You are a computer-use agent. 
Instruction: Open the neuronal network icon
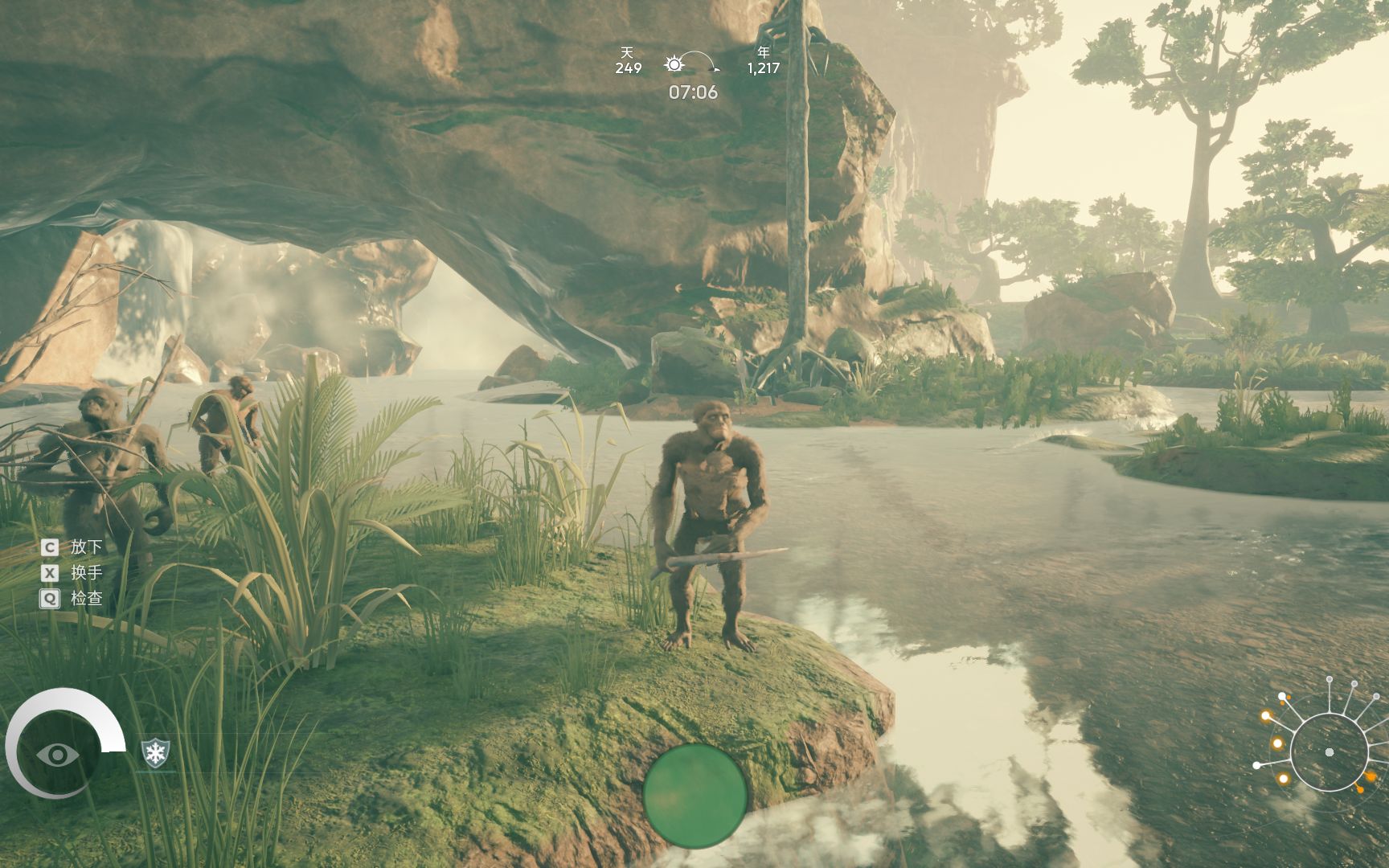1327,751
